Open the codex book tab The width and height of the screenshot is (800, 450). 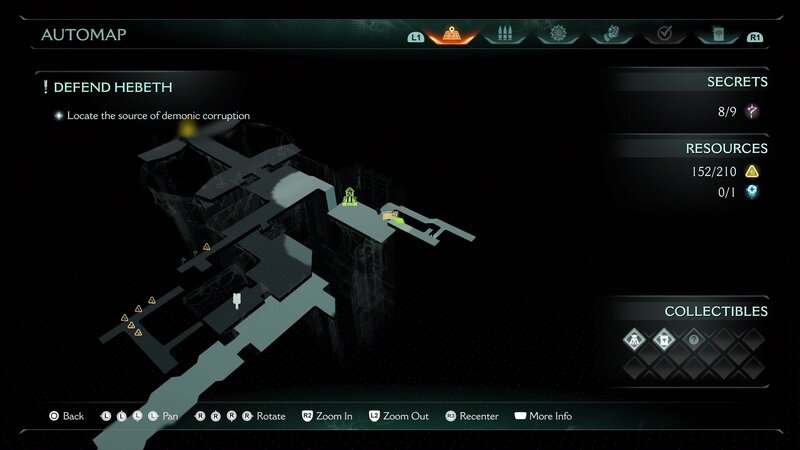pyautogui.click(x=716, y=35)
